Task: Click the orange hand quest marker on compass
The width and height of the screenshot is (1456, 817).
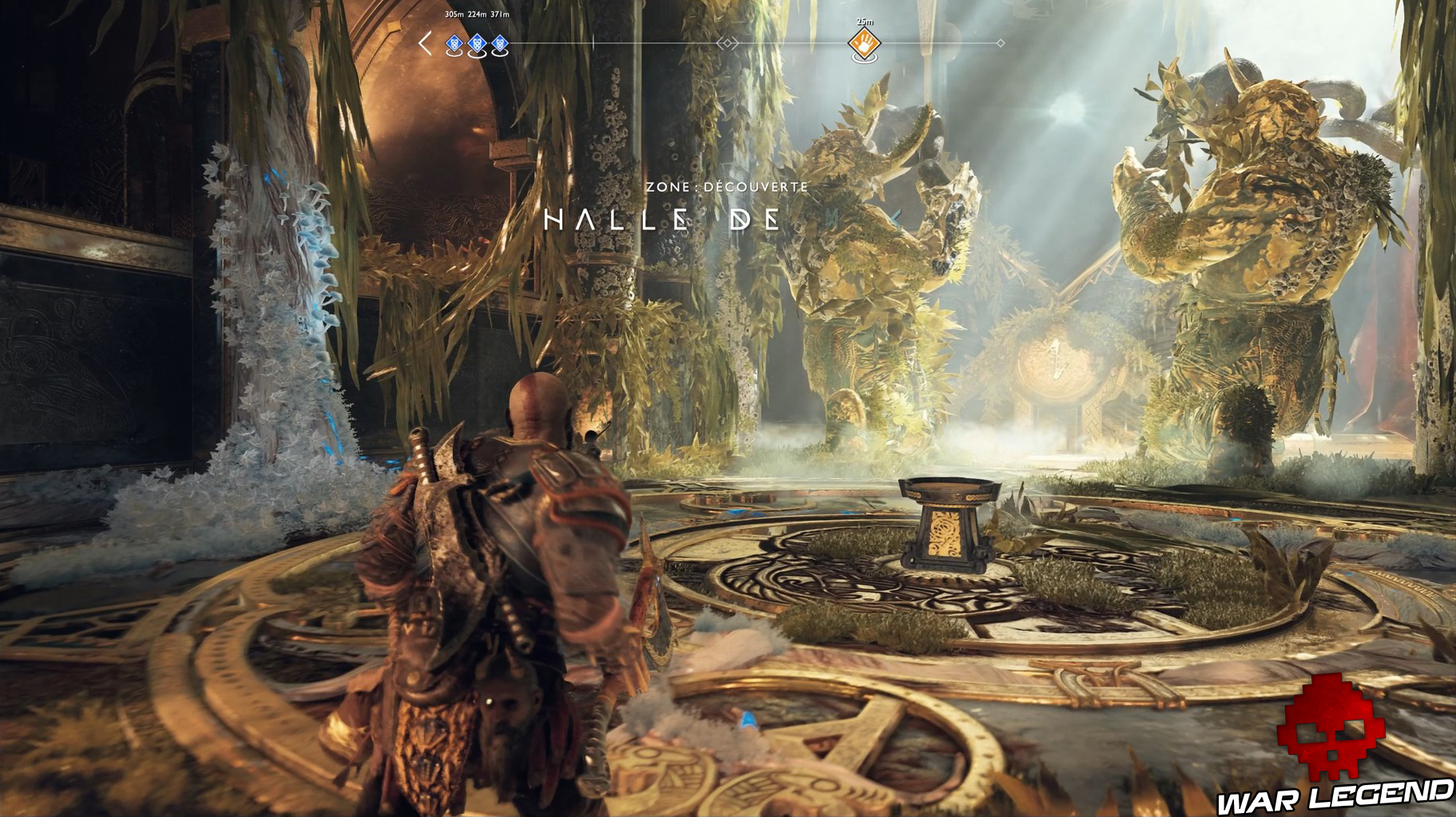Action: coord(864,43)
